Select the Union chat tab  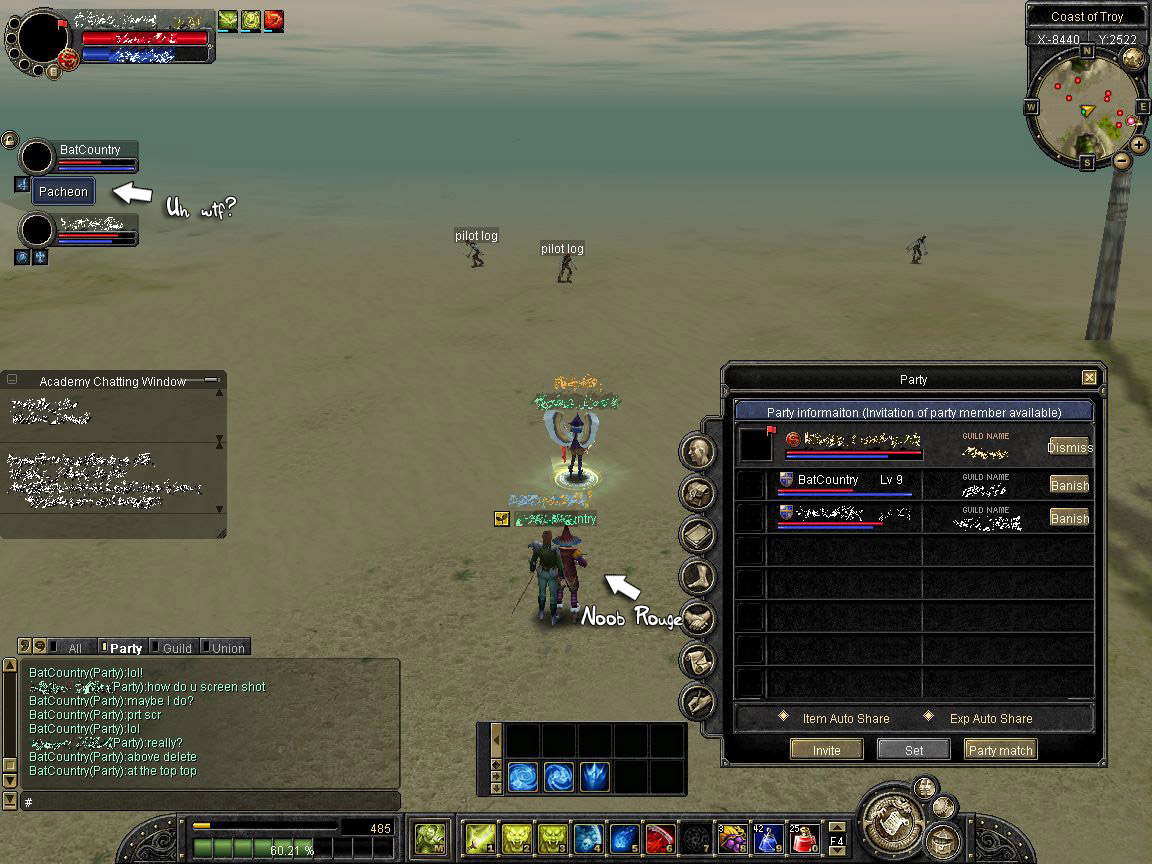[x=227, y=648]
